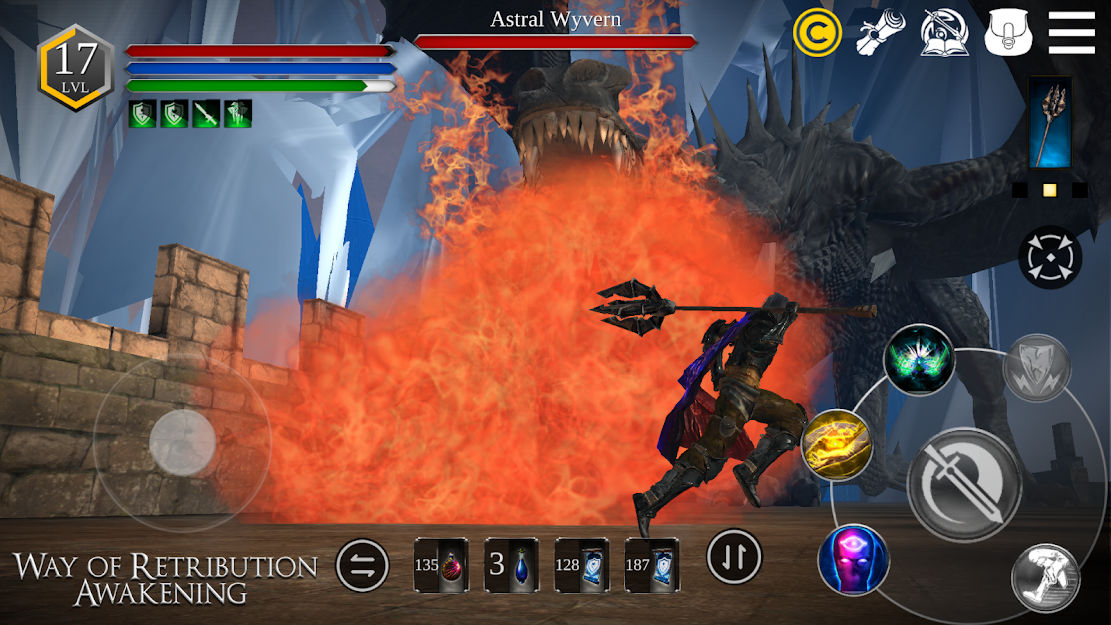Tap the level 17 hexagon badge
The height and width of the screenshot is (625, 1111).
[x=75, y=66]
